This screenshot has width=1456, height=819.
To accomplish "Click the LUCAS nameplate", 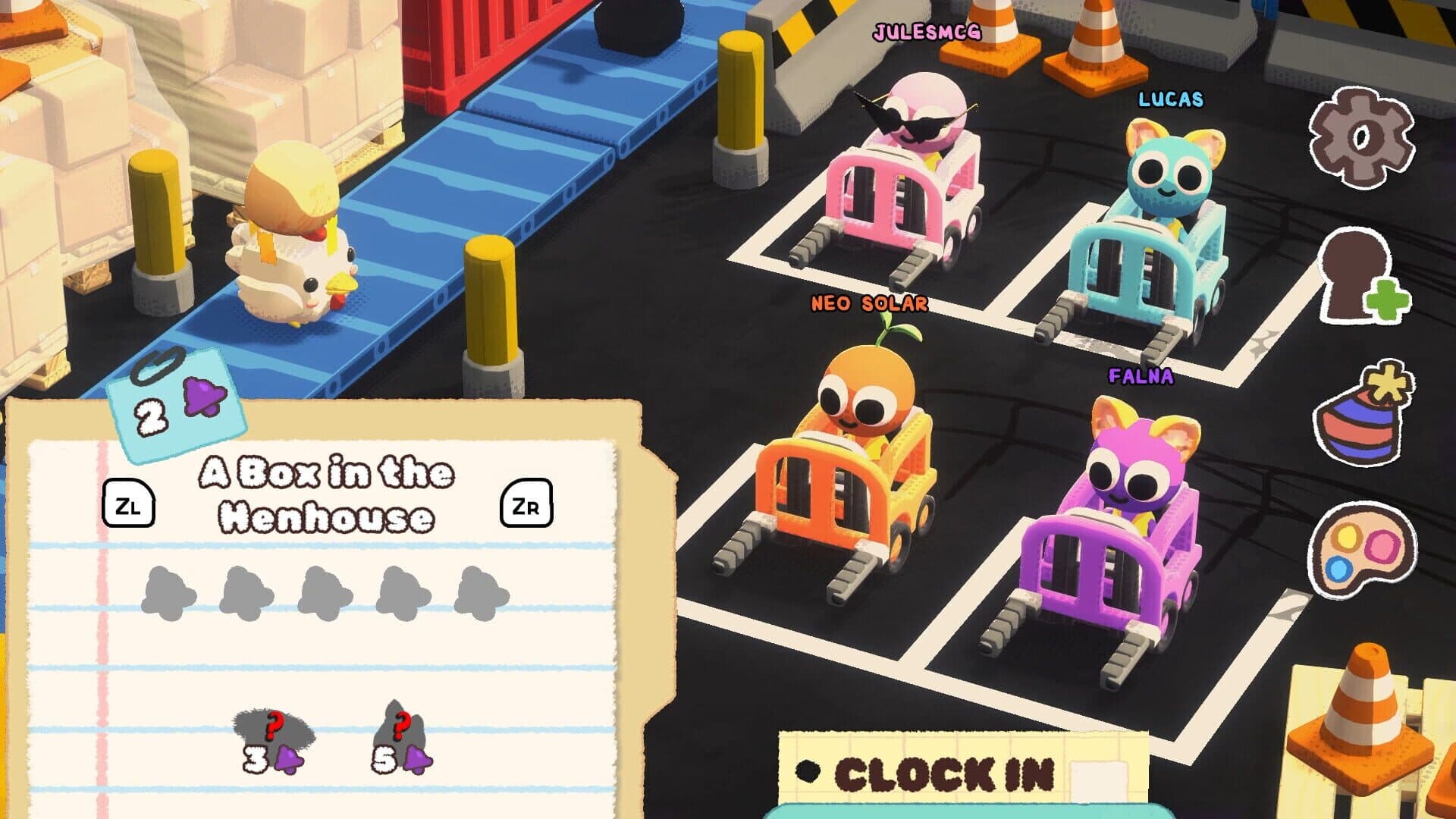I will click(x=1170, y=97).
